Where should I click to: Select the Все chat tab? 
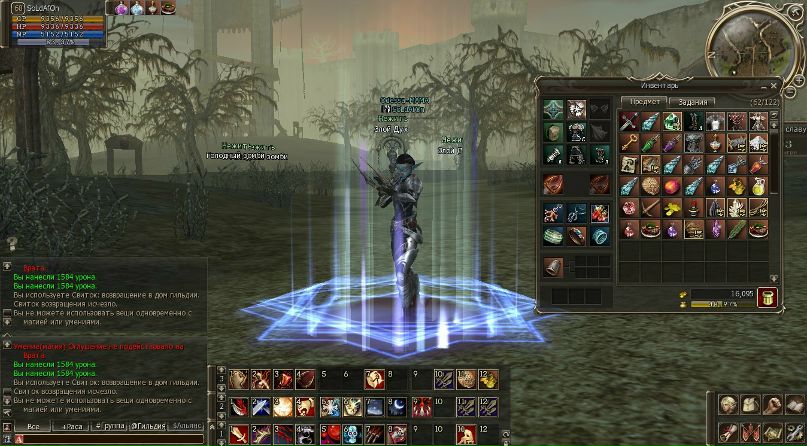pos(33,426)
